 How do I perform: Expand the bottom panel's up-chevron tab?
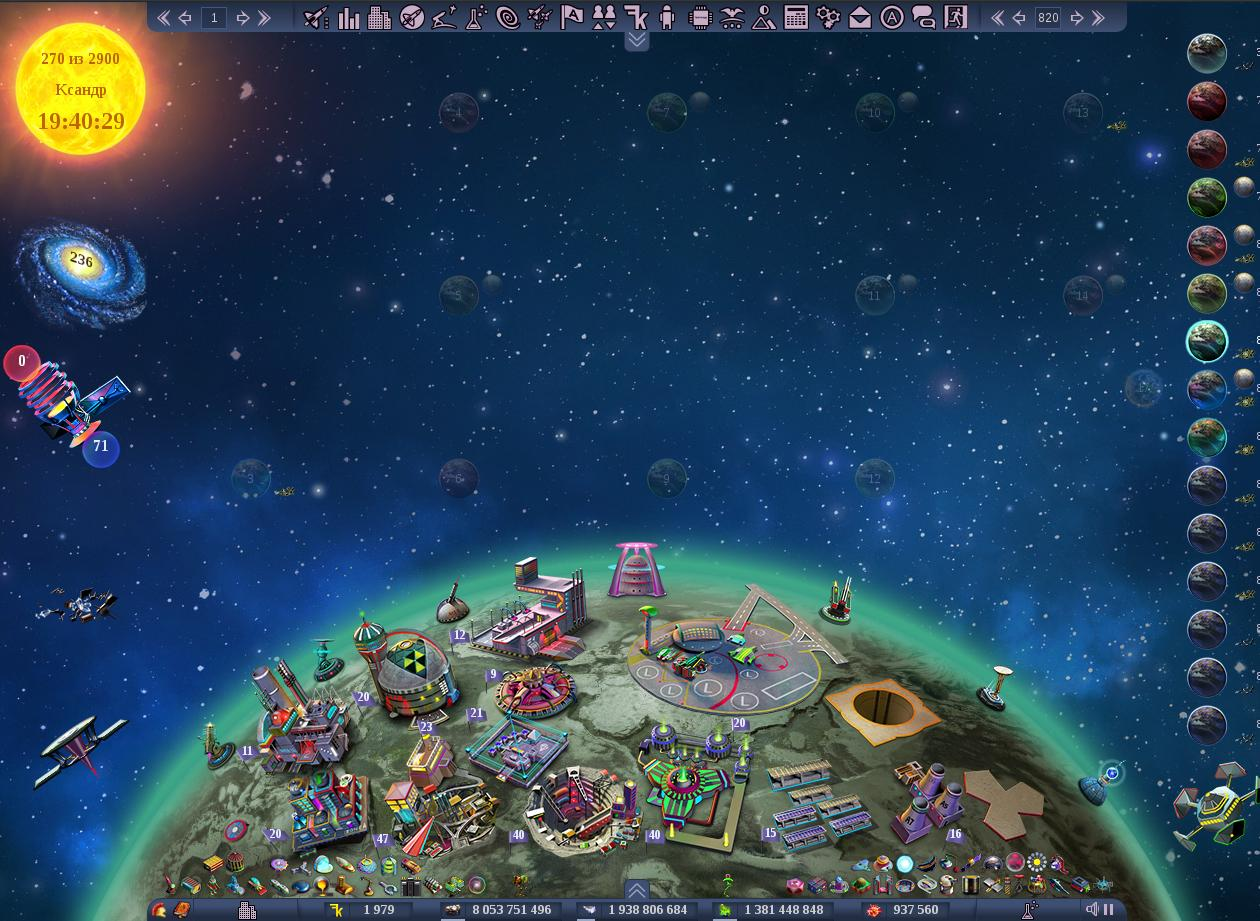(637, 889)
